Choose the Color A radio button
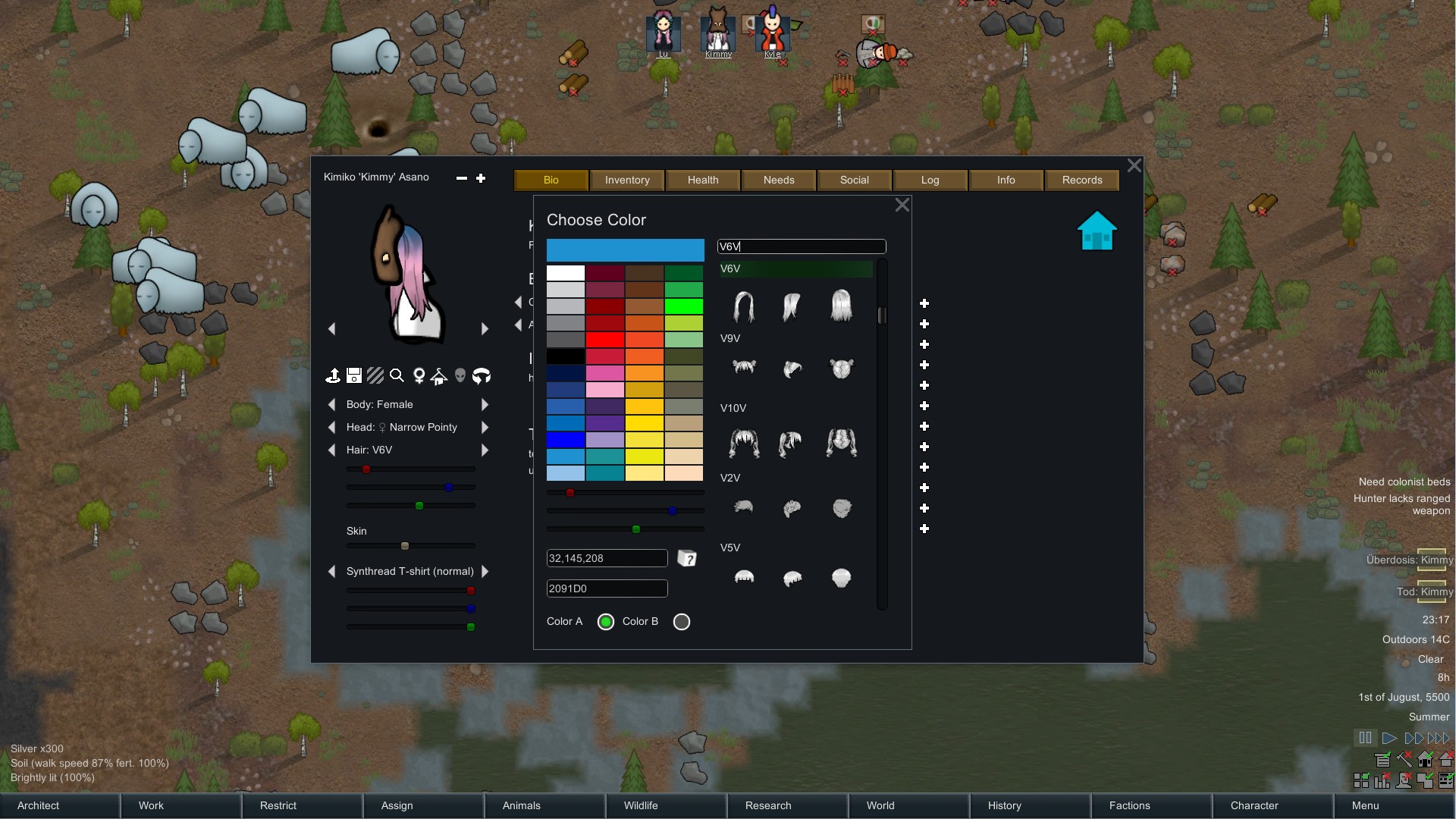Screen dimensions: 1456x819 point(606,622)
